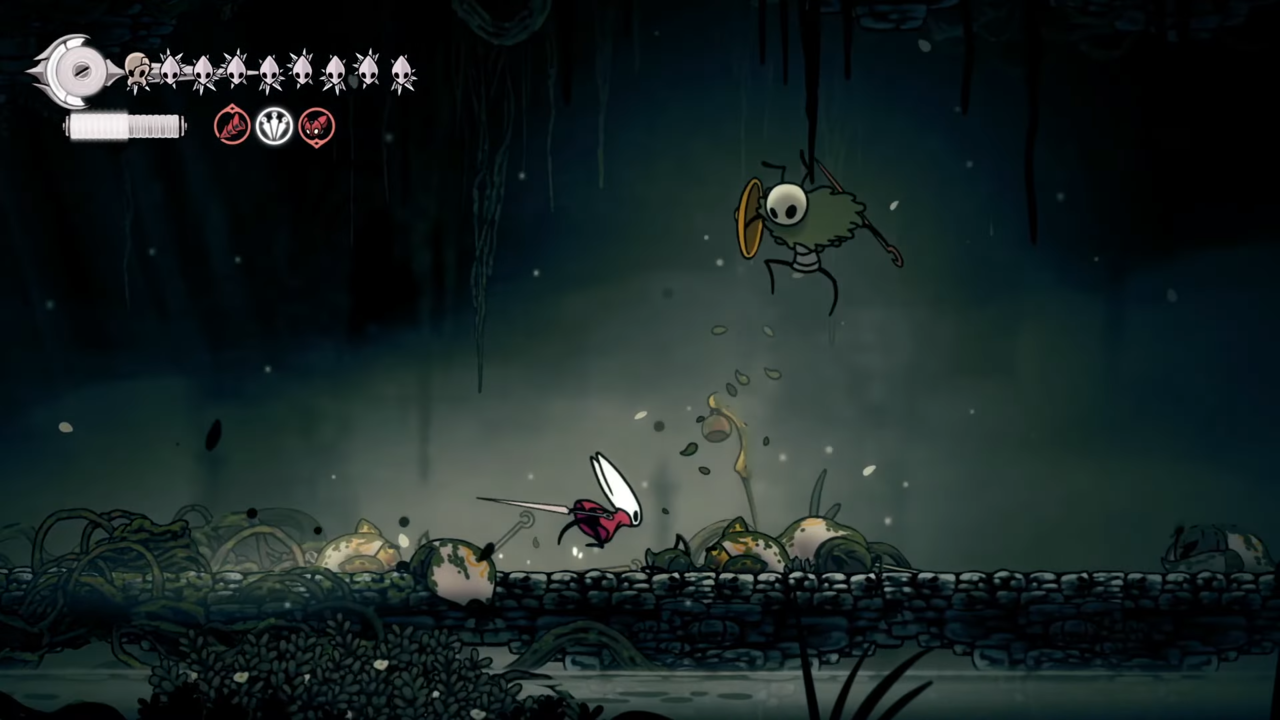Choose the red bug-head tool icon
The image size is (1280, 720).
pos(317,127)
